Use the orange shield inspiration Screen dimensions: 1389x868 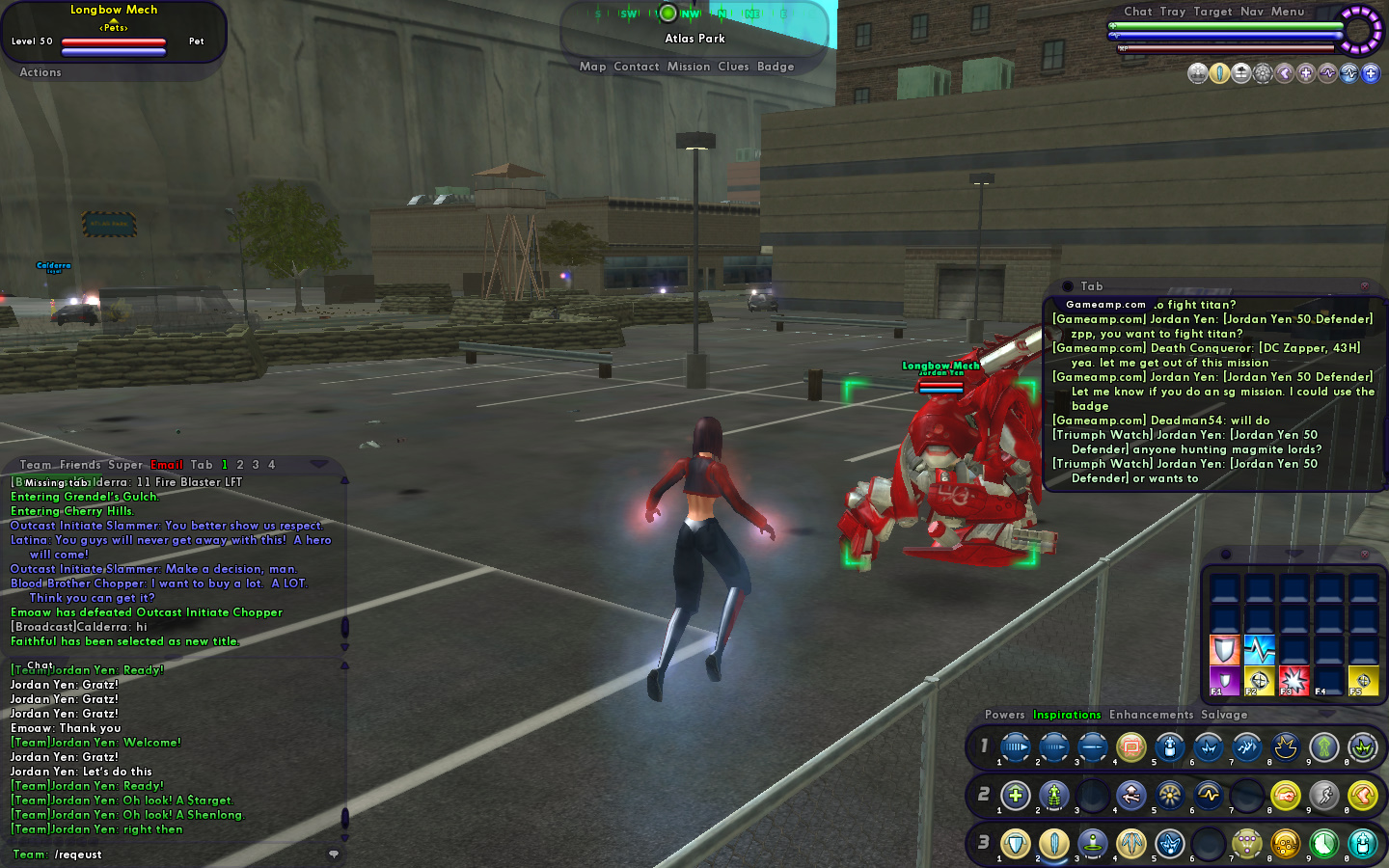[1224, 649]
